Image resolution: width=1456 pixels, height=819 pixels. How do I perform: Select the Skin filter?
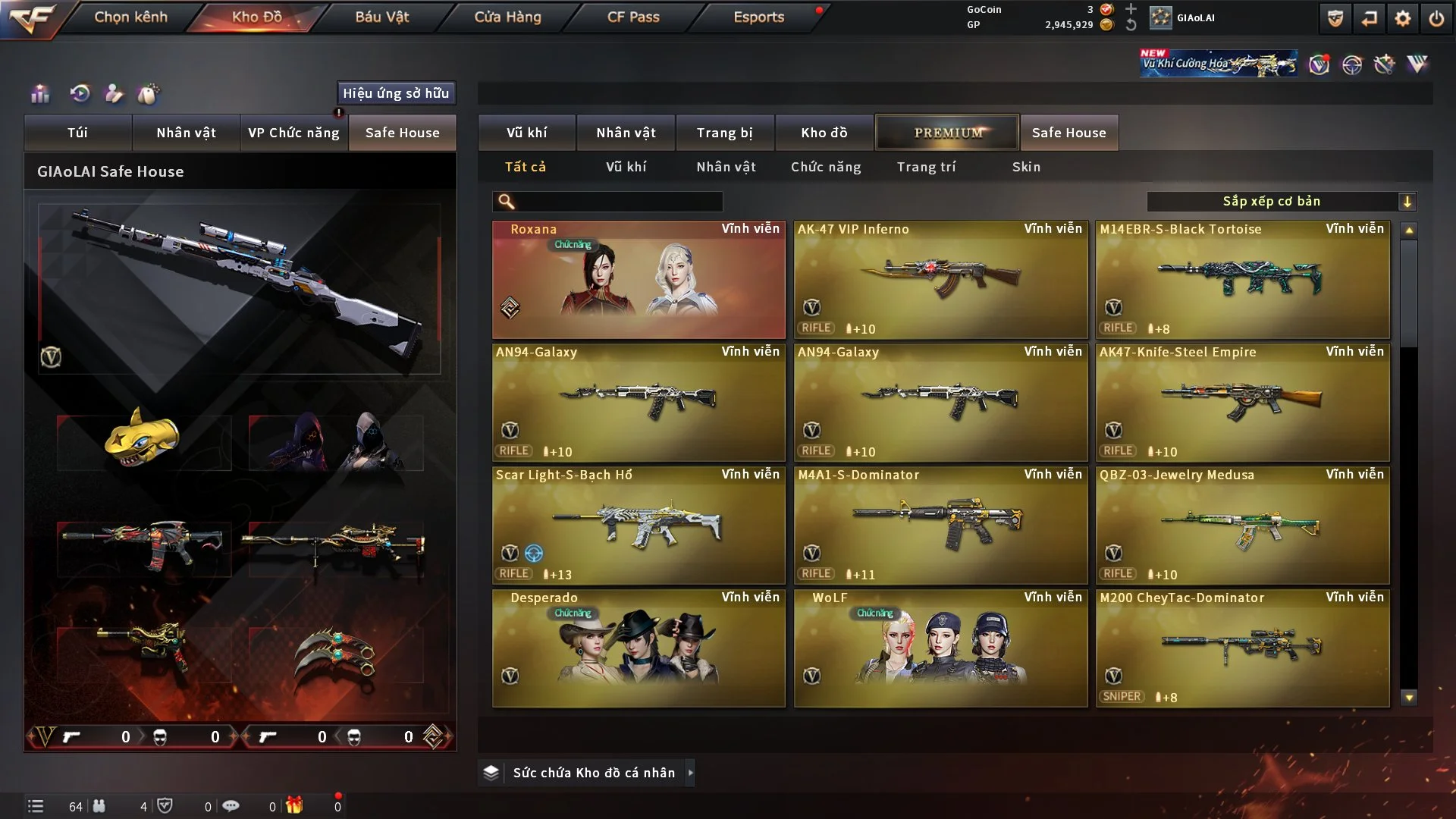click(x=1026, y=167)
